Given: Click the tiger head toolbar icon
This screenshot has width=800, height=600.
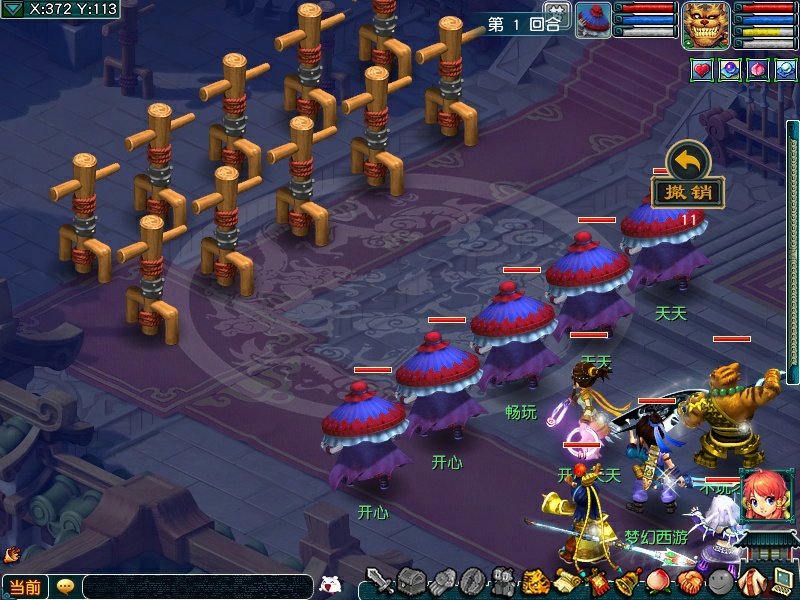Looking at the screenshot, I should tap(535, 581).
